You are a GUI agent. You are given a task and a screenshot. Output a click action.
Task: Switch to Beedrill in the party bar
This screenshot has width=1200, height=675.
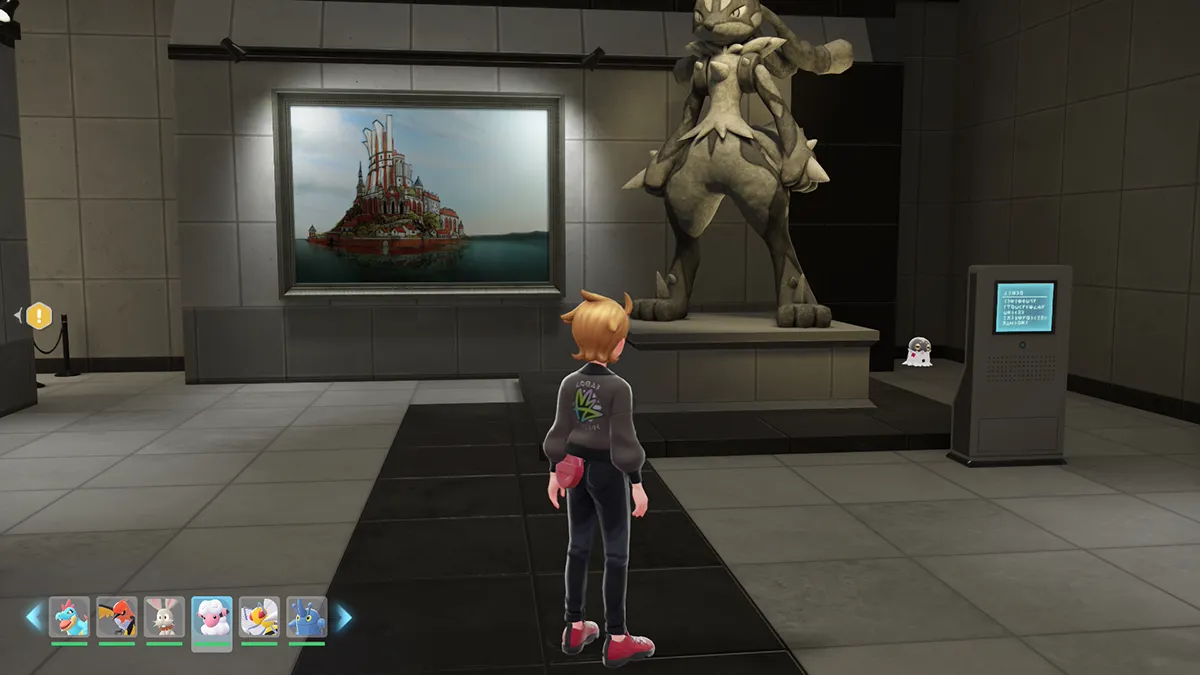coord(259,617)
